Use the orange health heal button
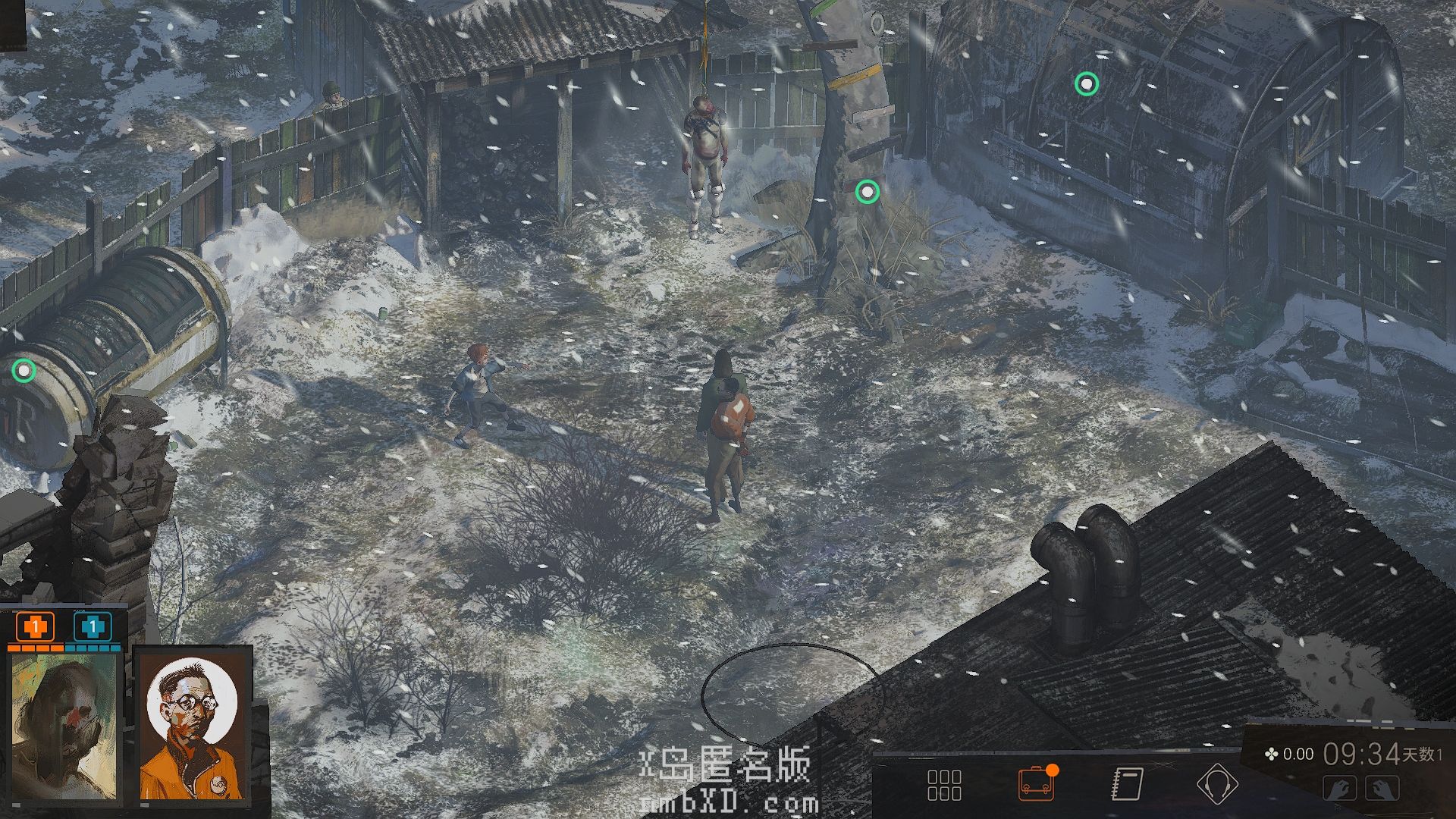1456x819 pixels. [35, 628]
